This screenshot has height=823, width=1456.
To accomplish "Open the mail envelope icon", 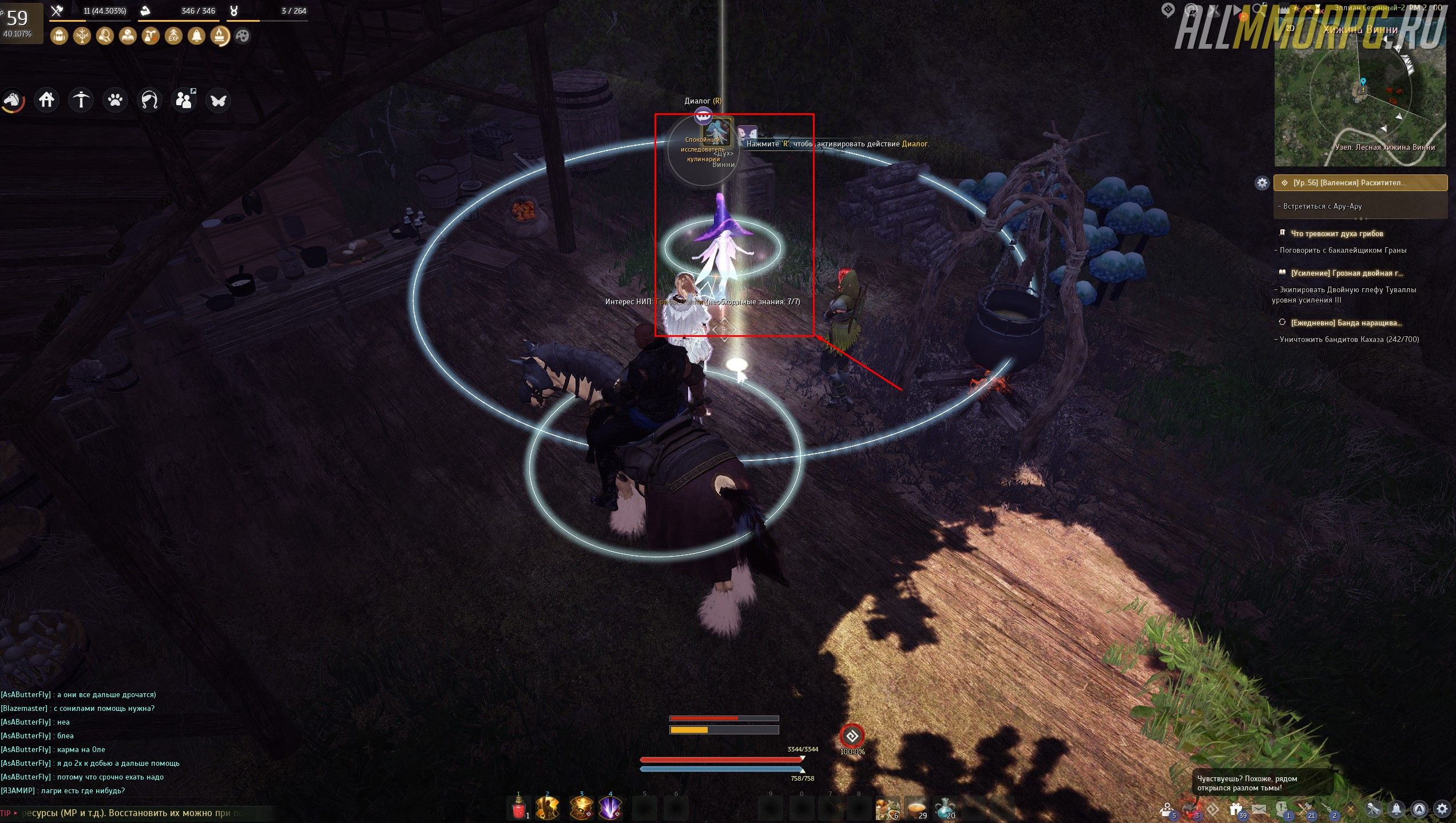I will (x=1259, y=809).
